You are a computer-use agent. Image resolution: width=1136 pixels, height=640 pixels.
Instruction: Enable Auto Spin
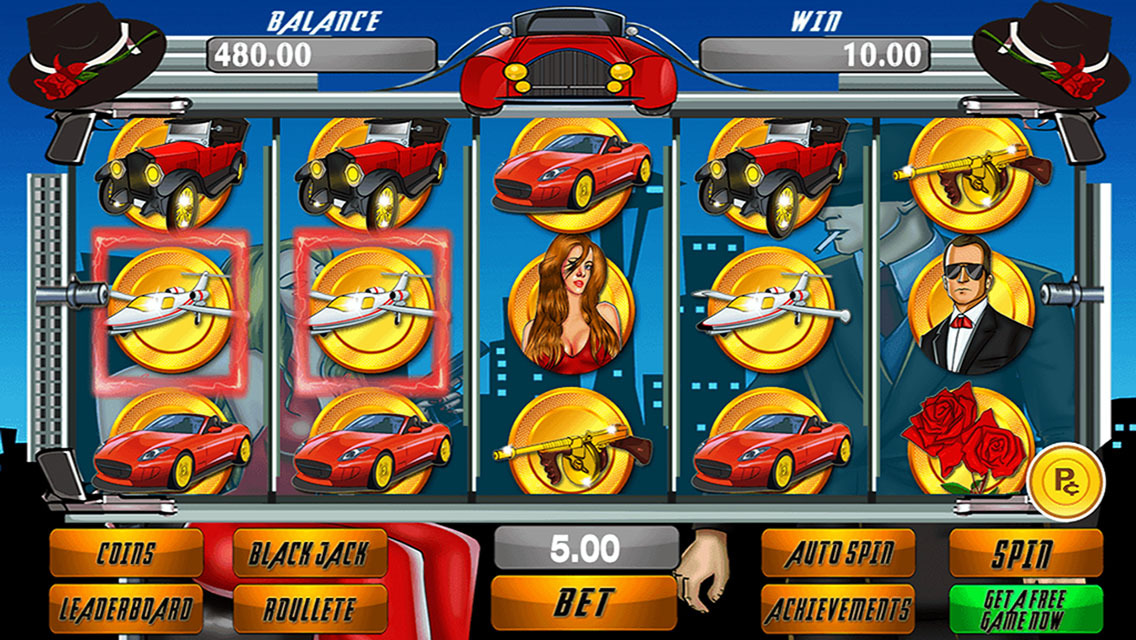pyautogui.click(x=838, y=553)
